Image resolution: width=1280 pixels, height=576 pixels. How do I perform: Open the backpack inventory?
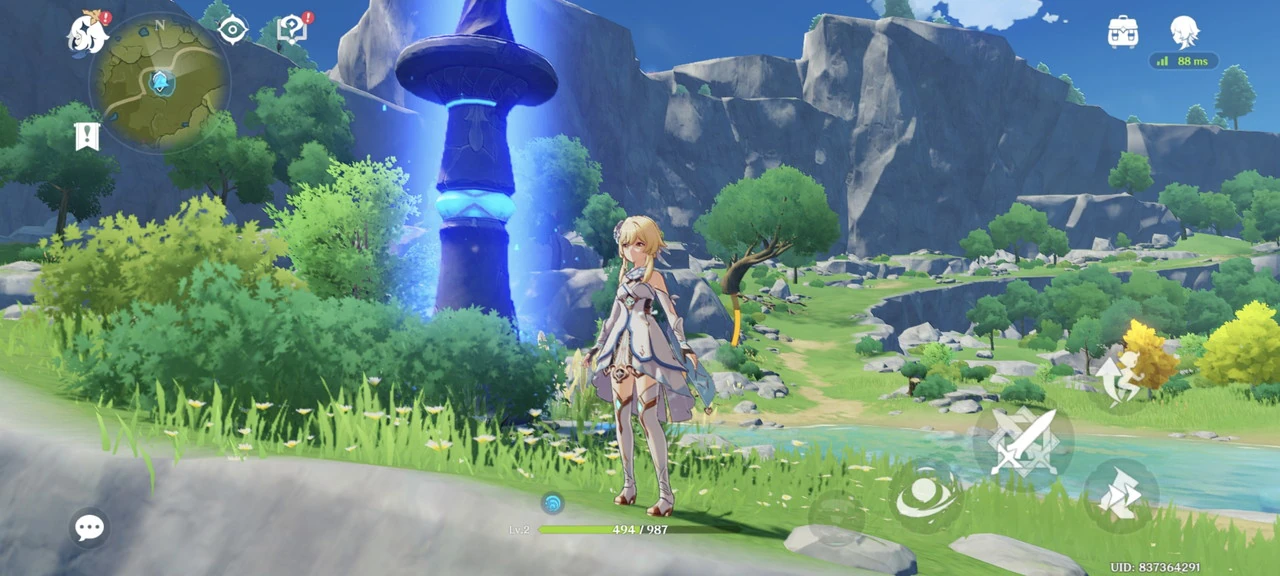[x=1123, y=32]
